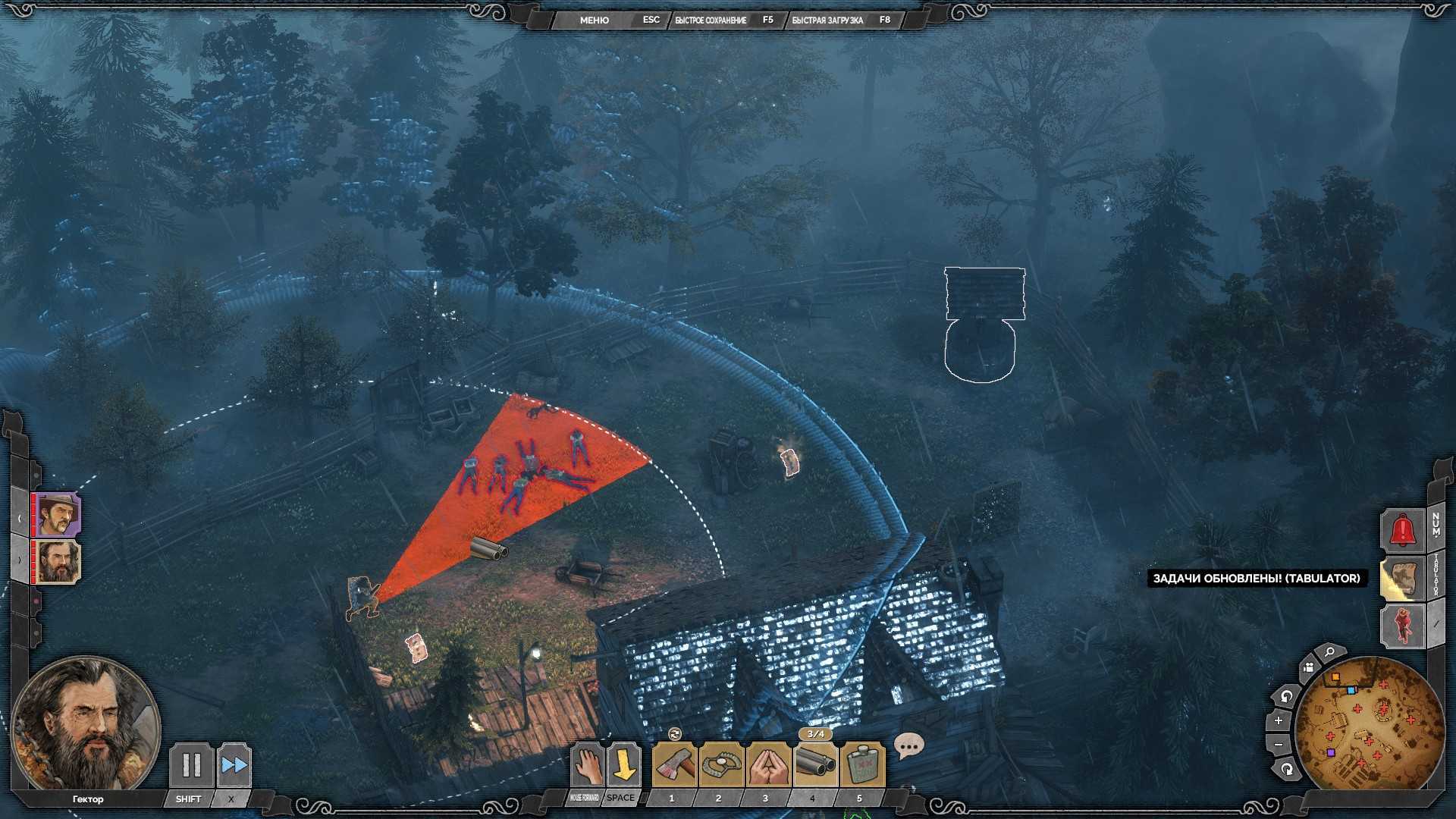
Task: Open the МЕНЮ game menu
Action: [x=594, y=20]
